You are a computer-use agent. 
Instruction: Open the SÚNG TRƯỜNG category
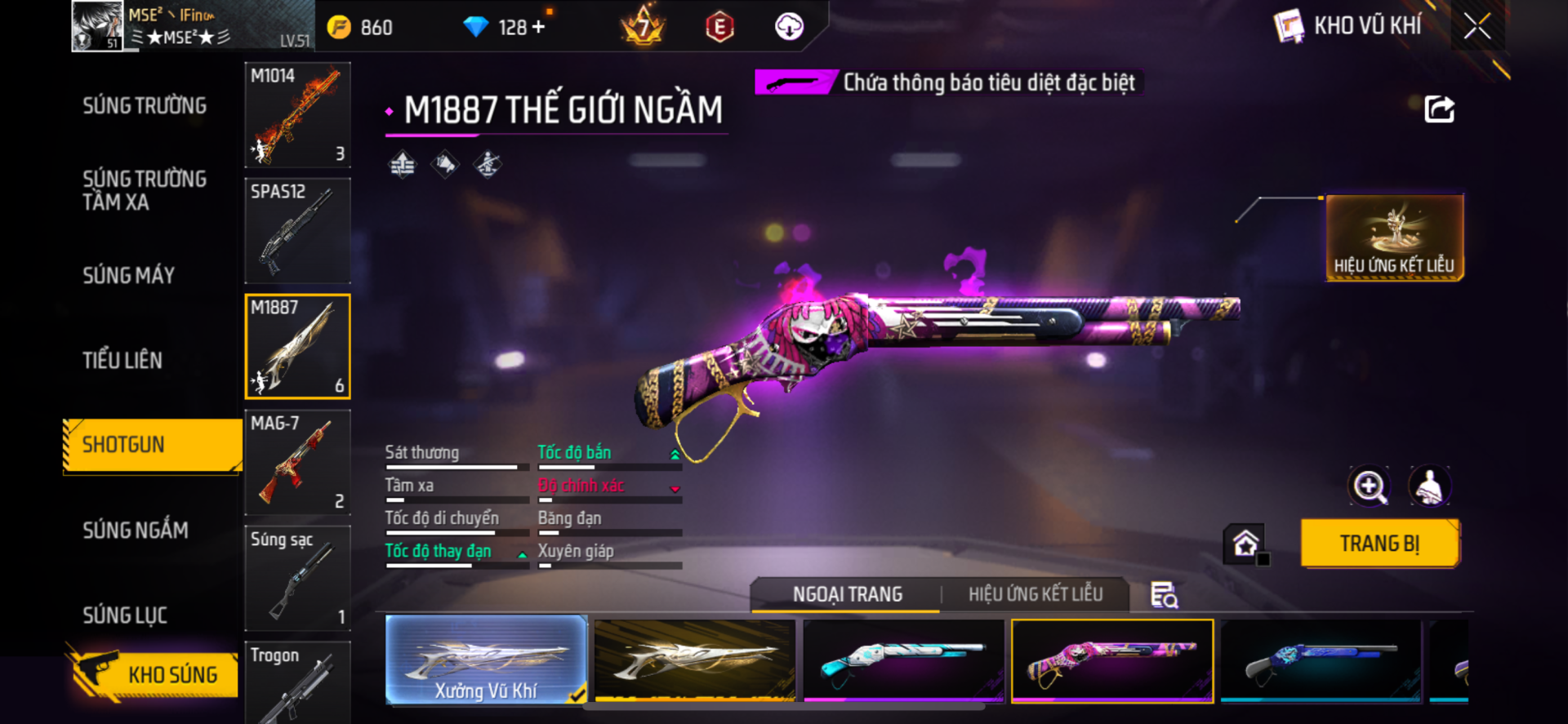tap(145, 106)
